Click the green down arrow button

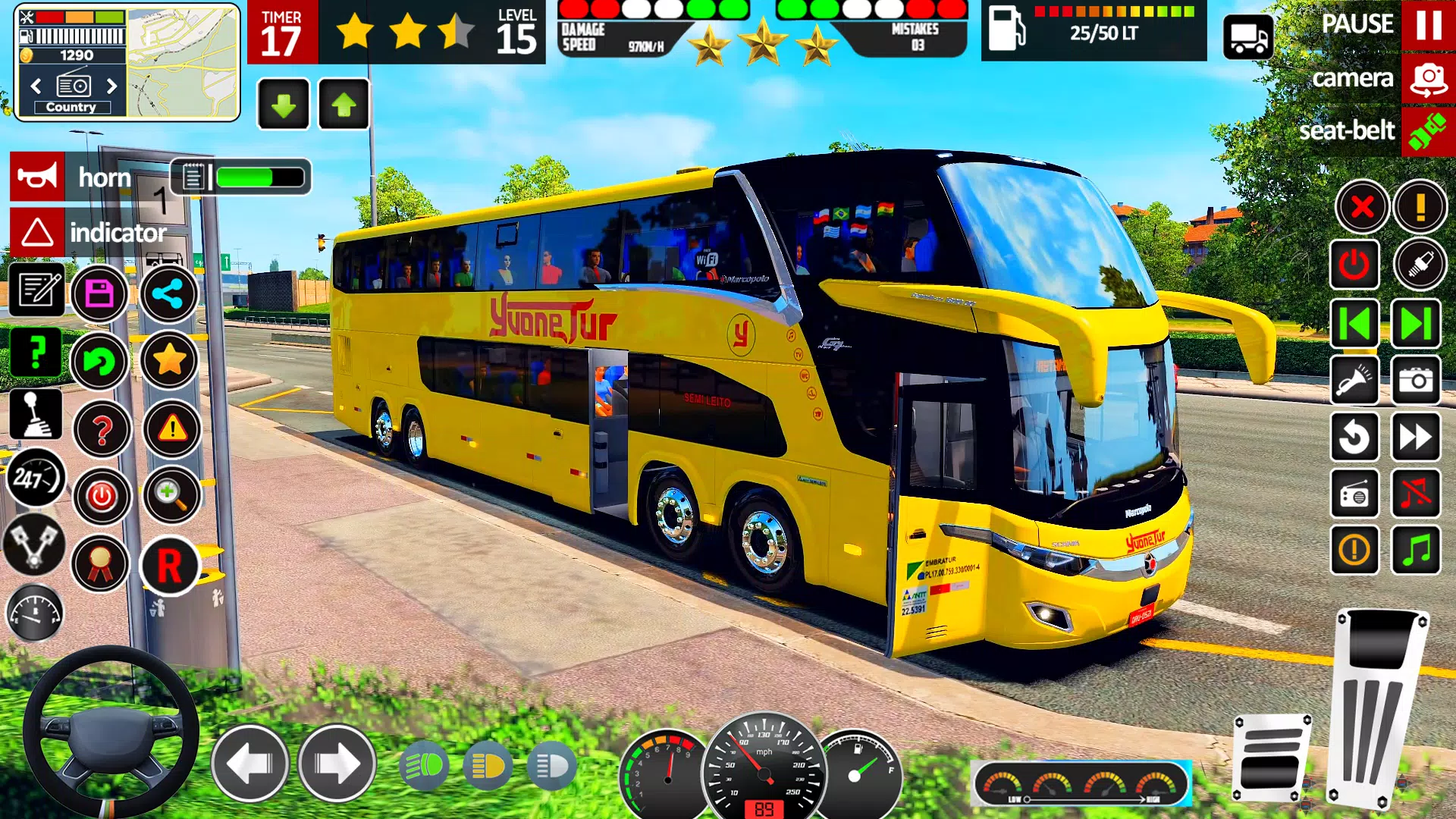coord(284,105)
